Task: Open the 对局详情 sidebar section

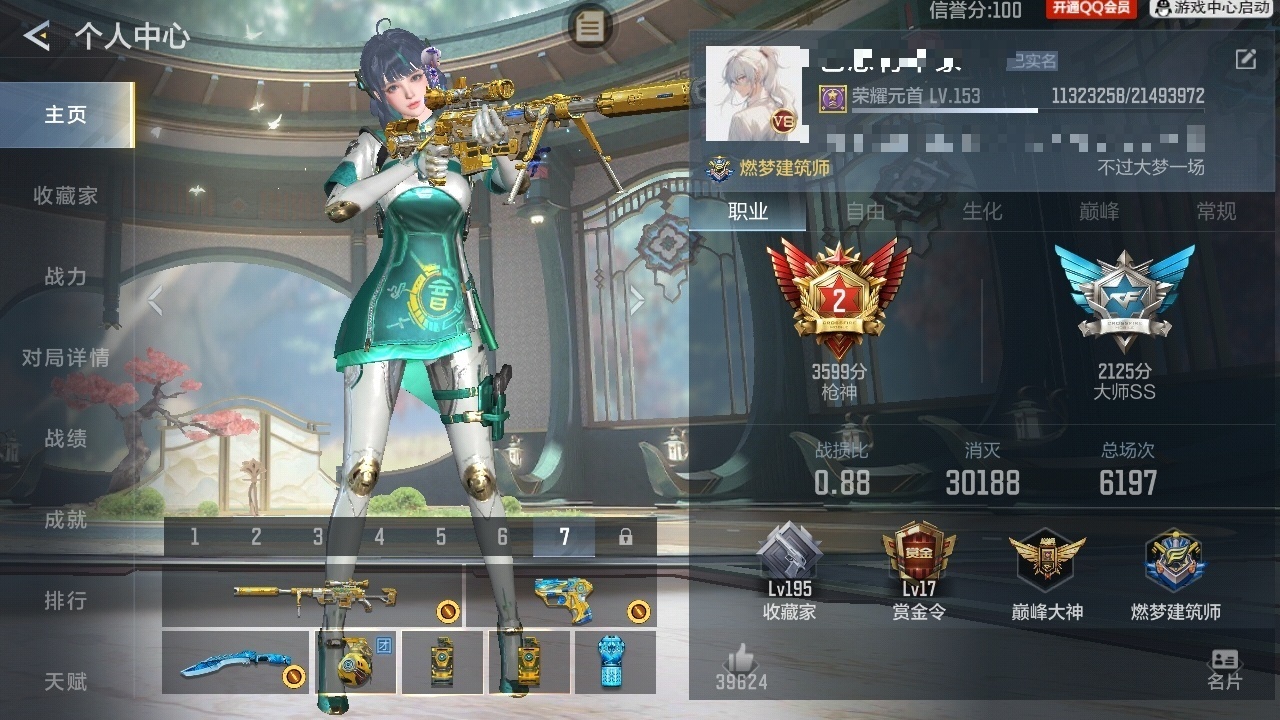Action: [x=66, y=358]
